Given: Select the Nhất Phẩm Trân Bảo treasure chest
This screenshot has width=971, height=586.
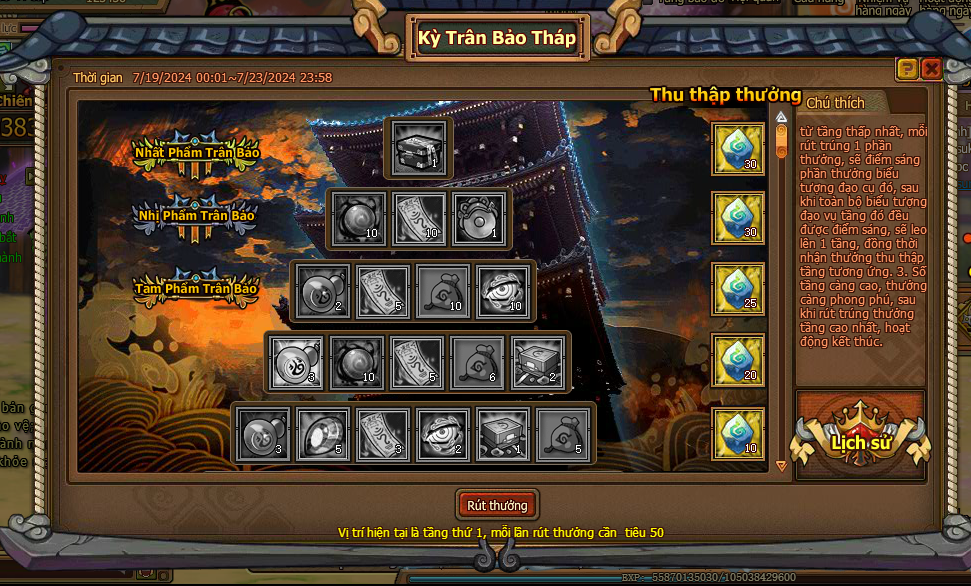Looking at the screenshot, I should coord(418,150).
